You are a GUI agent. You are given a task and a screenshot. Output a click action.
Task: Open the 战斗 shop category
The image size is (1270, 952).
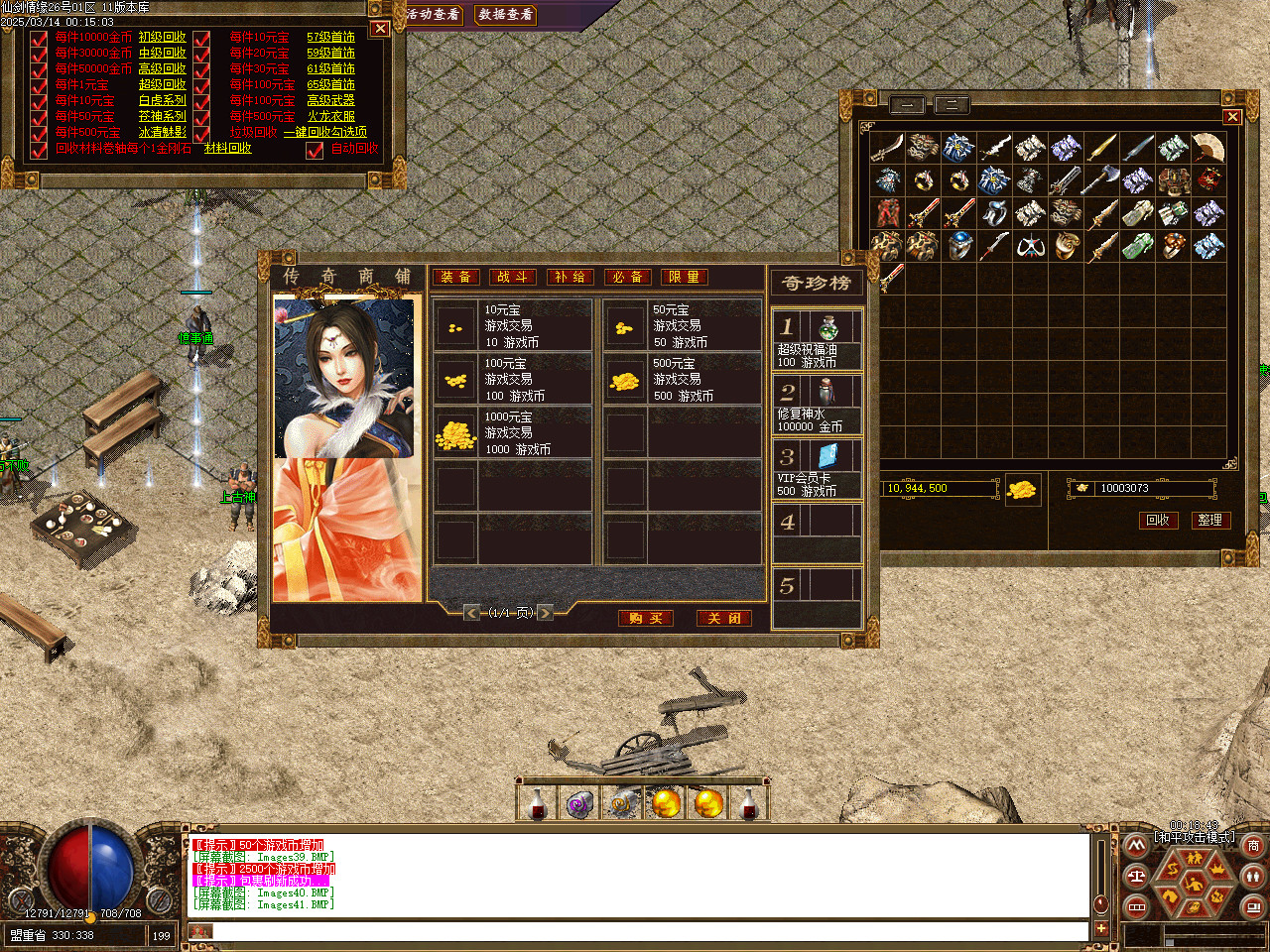(x=512, y=277)
